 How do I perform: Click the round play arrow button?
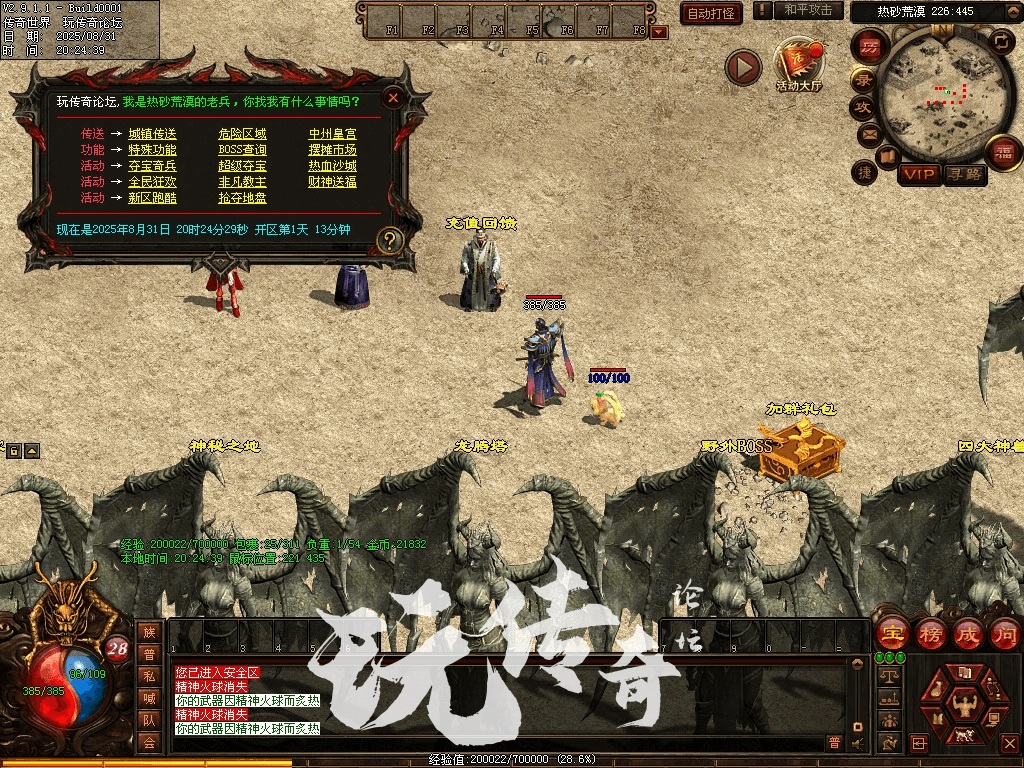(x=743, y=67)
